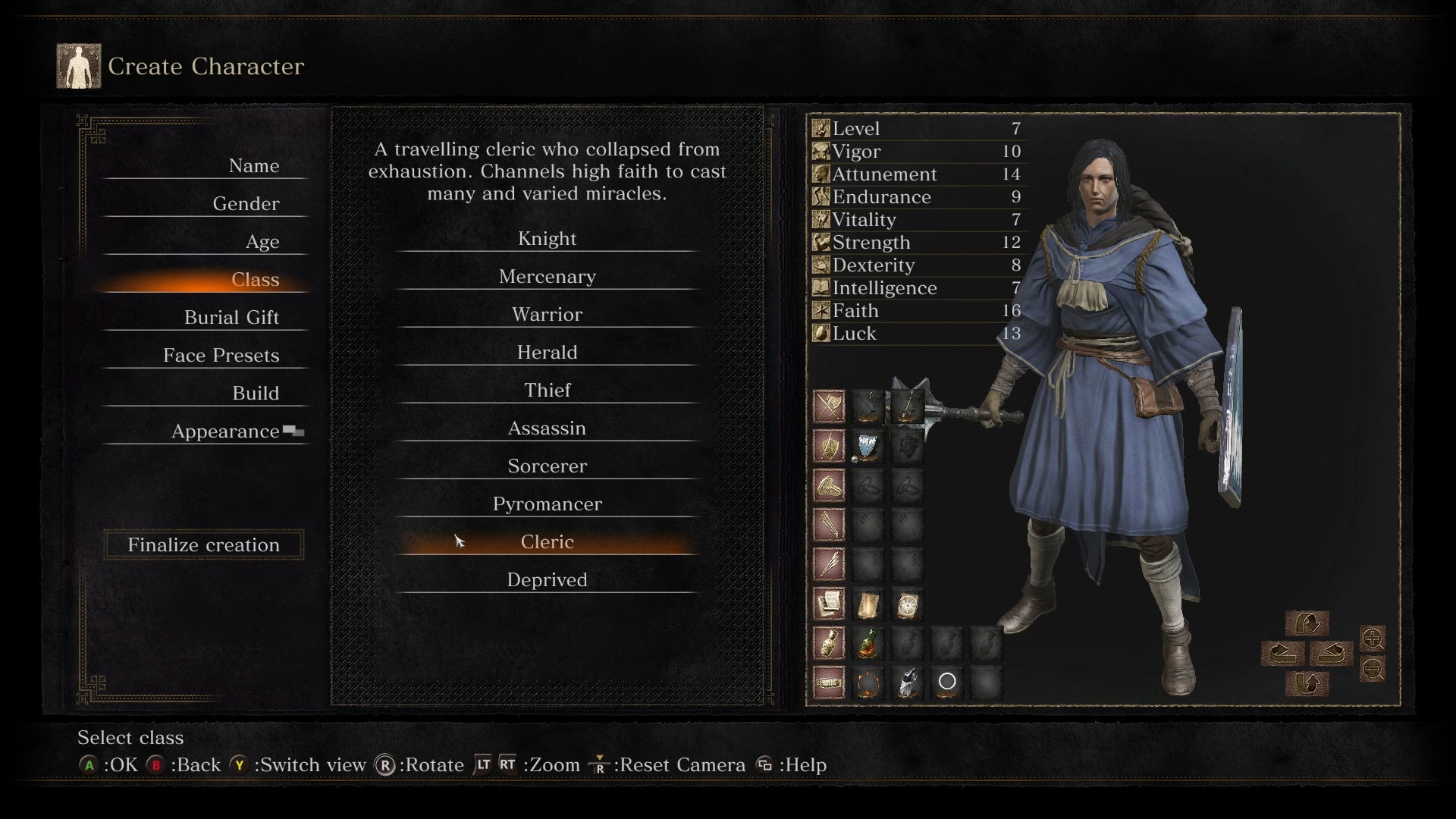Select the crossed-weapons equipment category icon

tap(829, 407)
